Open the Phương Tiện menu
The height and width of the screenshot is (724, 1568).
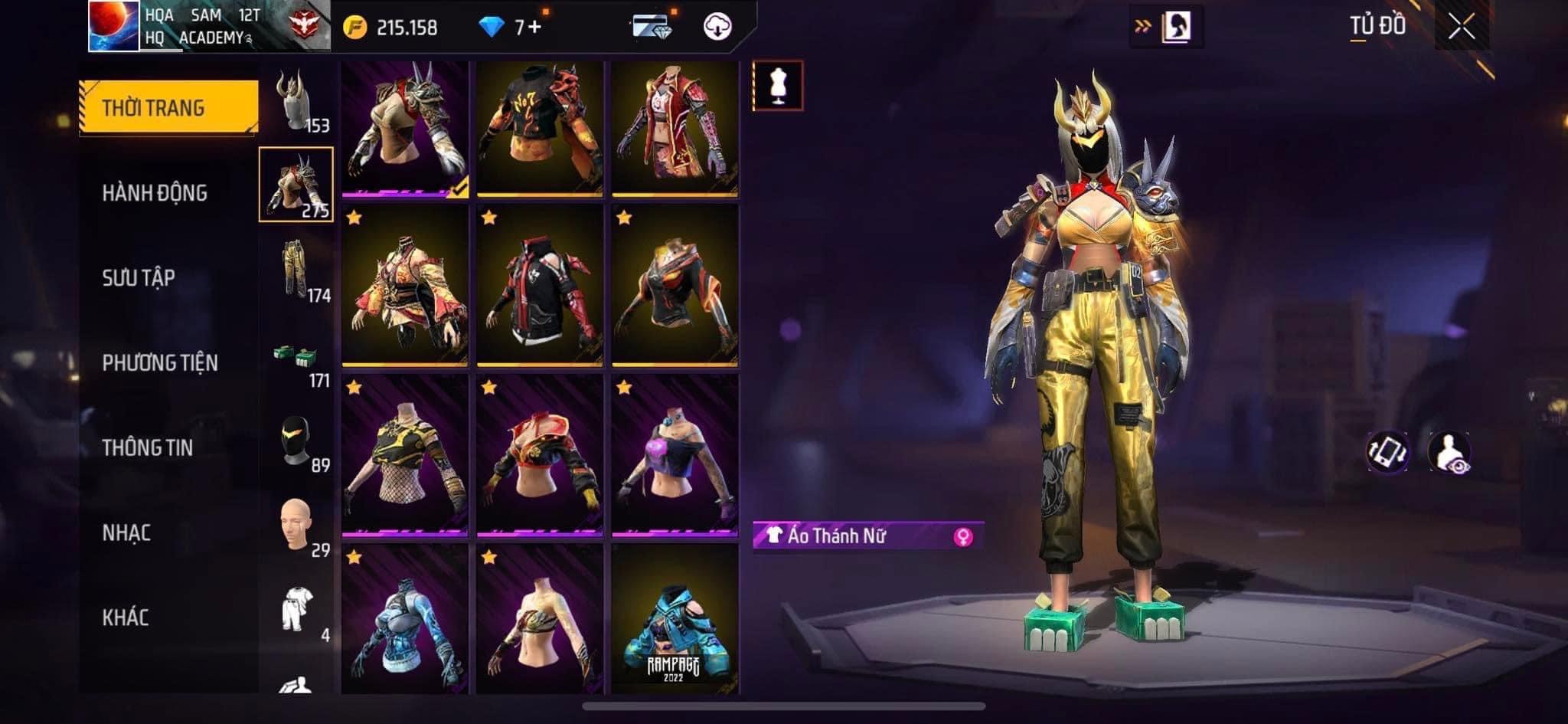(x=160, y=363)
